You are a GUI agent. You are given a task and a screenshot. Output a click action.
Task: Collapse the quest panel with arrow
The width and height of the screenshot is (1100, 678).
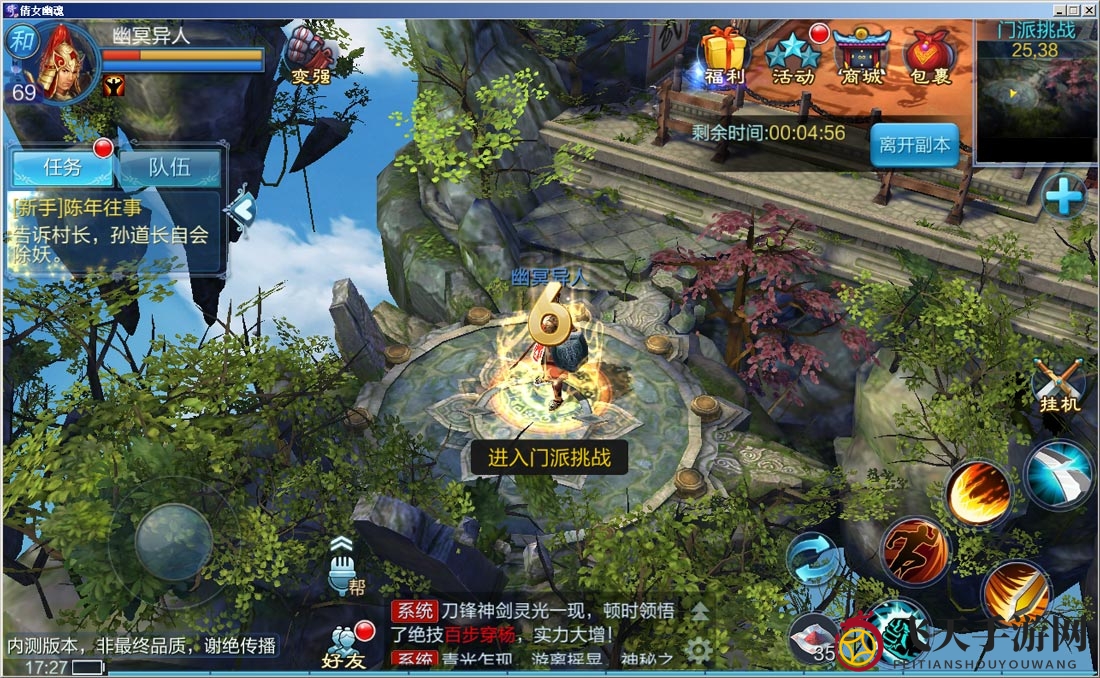(x=242, y=209)
